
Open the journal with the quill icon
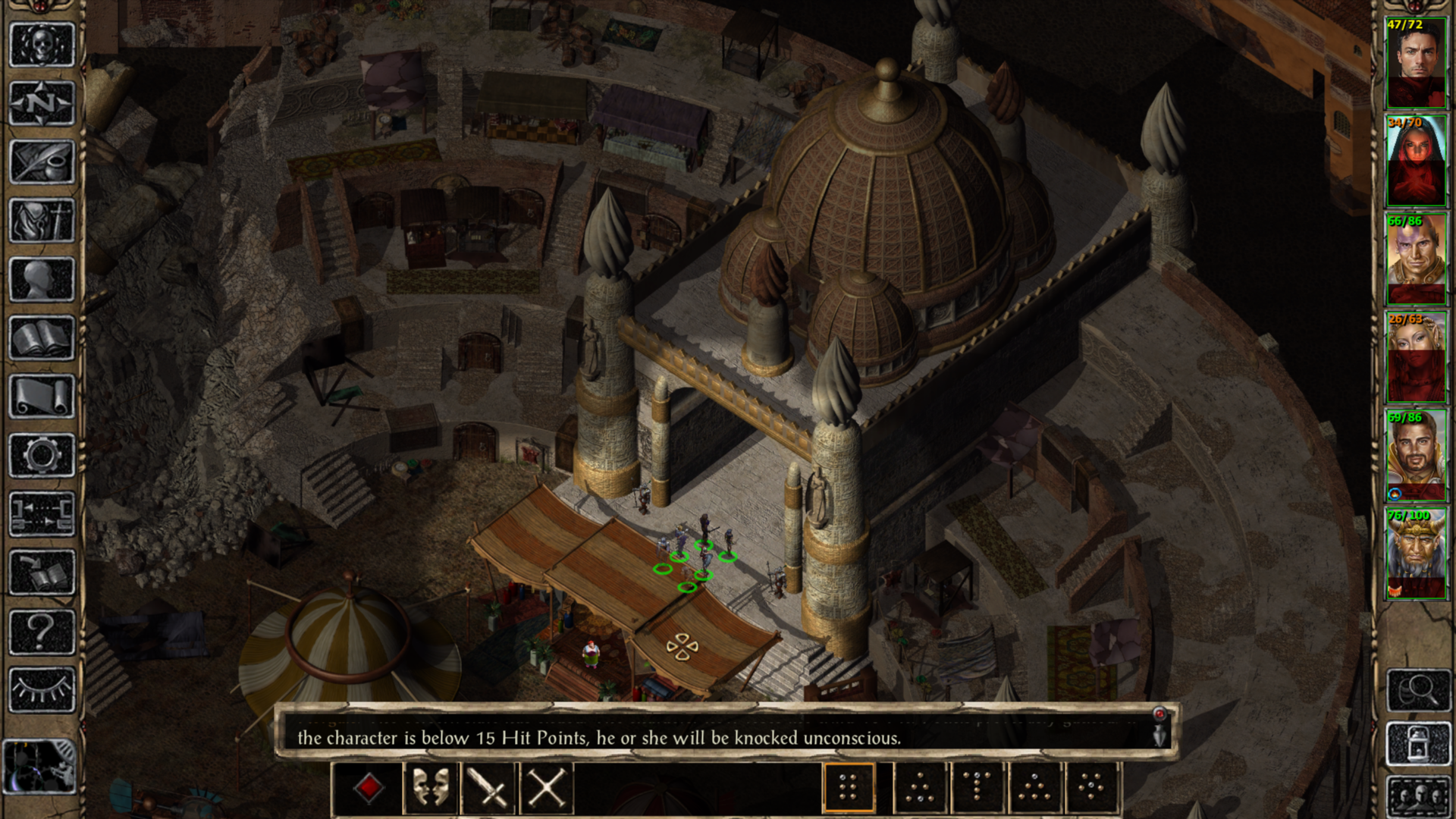[x=42, y=161]
